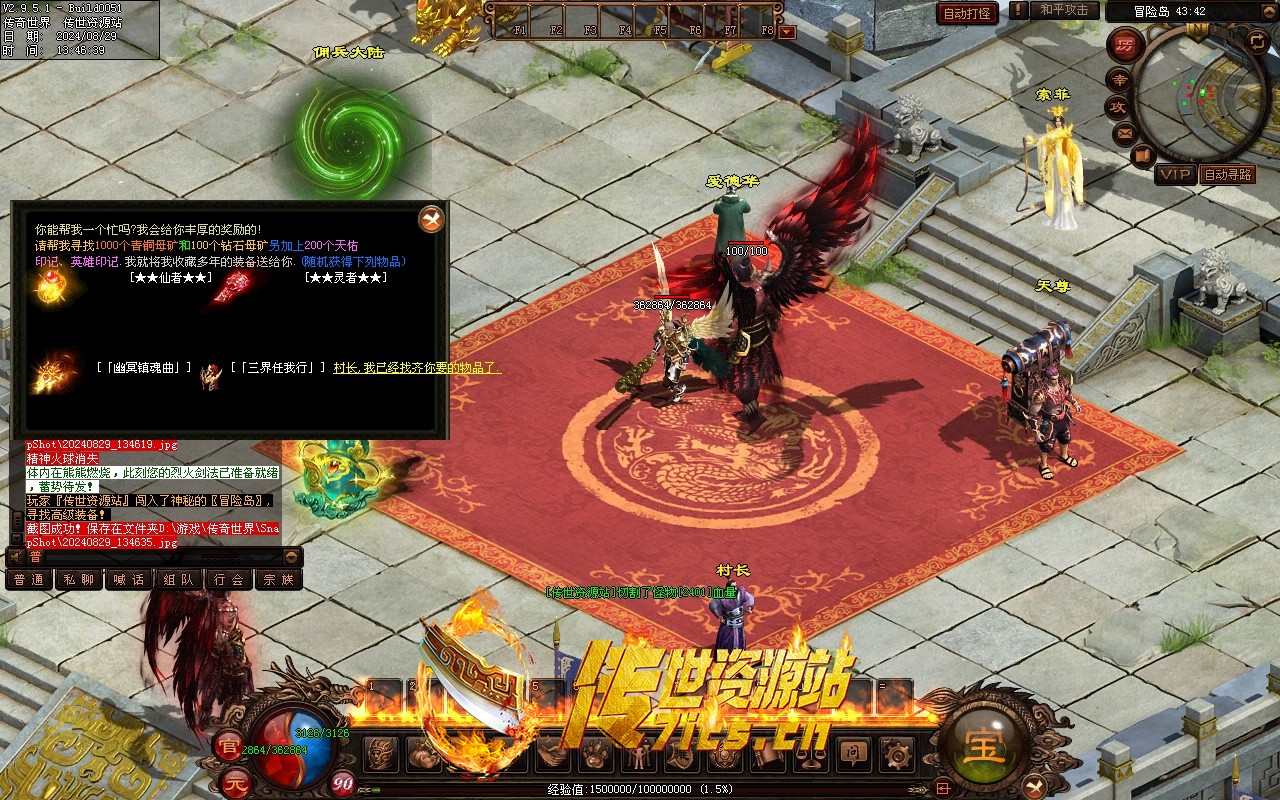1280x800 pixels.
Task: Open the VIP panel
Action: point(1175,175)
